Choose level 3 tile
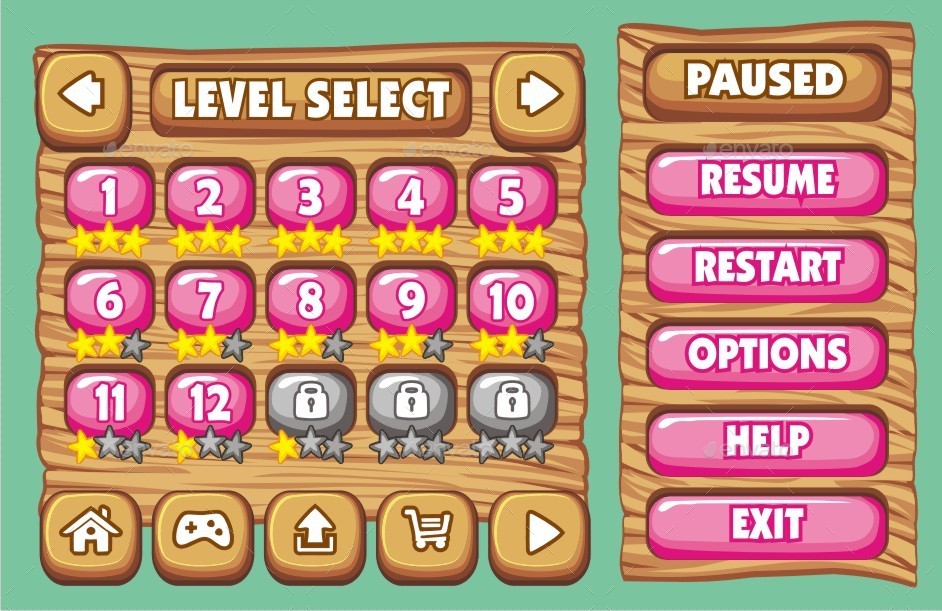This screenshot has width=942, height=611. pyautogui.click(x=310, y=198)
